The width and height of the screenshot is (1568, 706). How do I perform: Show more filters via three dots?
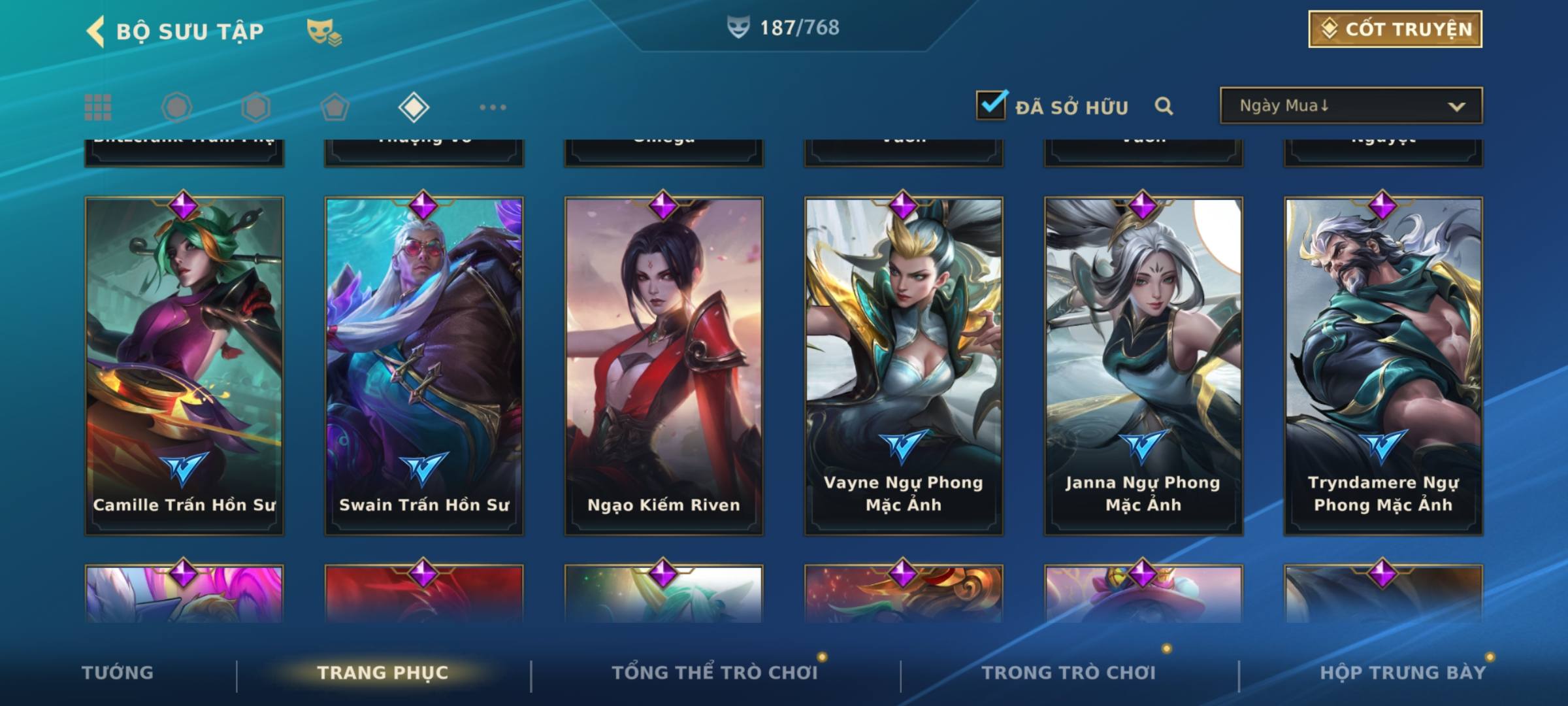click(493, 107)
